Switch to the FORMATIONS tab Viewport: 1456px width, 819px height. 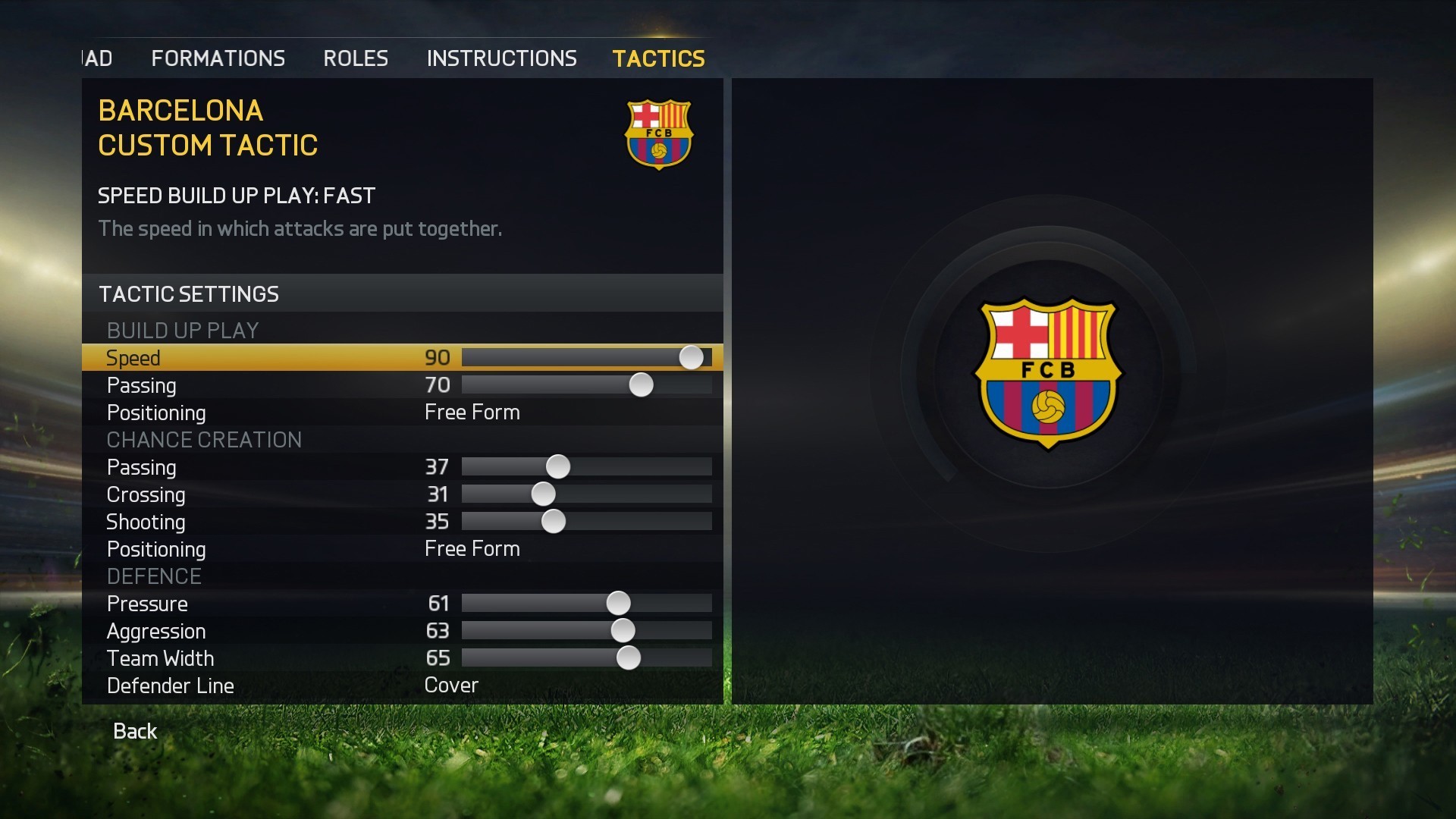tap(218, 58)
